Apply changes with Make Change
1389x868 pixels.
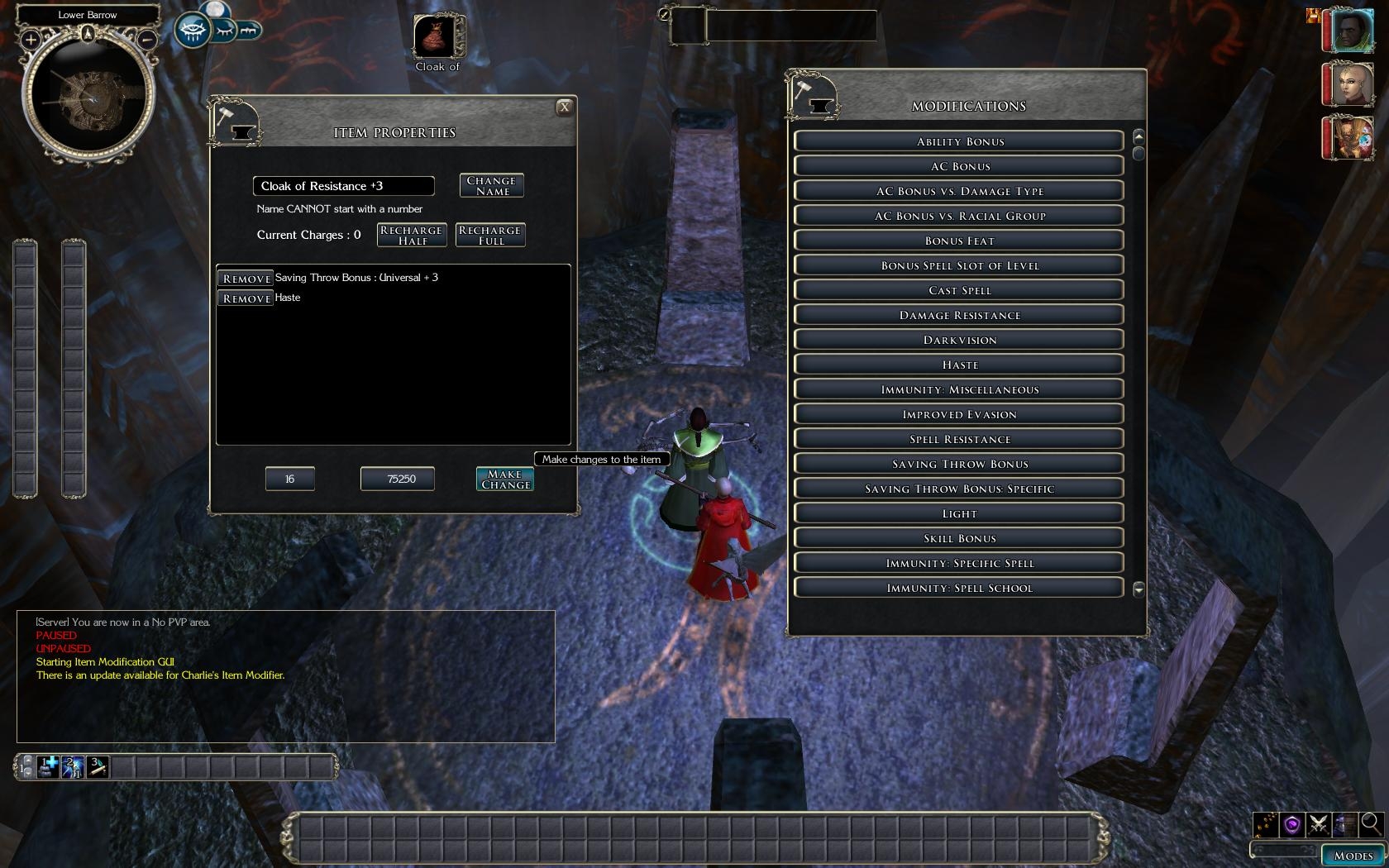[x=504, y=479]
